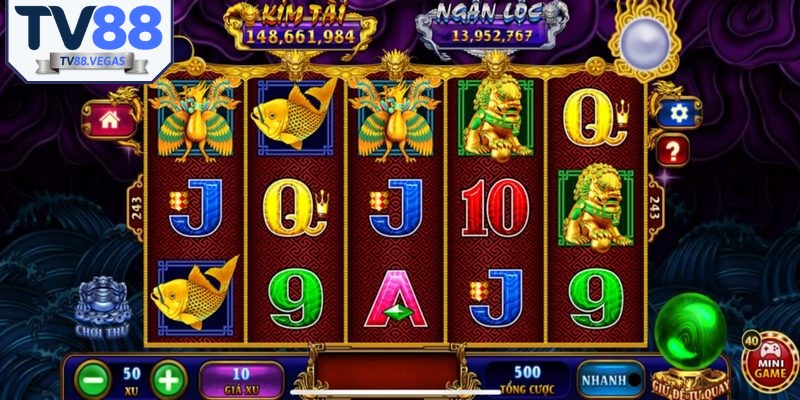The image size is (800, 400).
Task: Decrease the xu bet with the minus button
Action: [93, 379]
